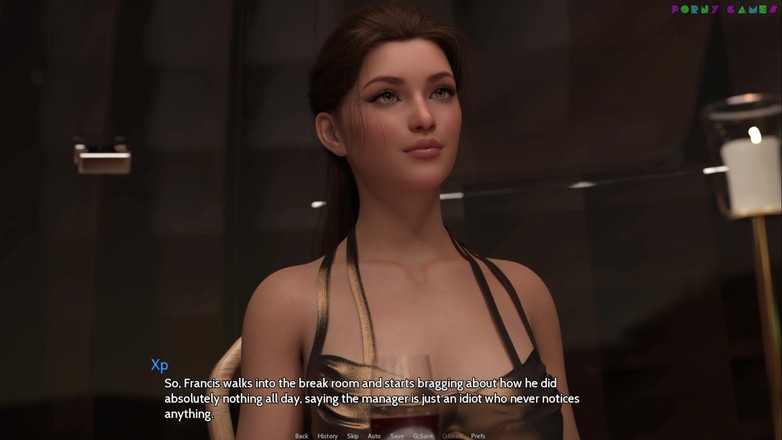Viewport: 782px width, 440px height.
Task: Click the Q.Save quick save button
Action: click(423, 436)
